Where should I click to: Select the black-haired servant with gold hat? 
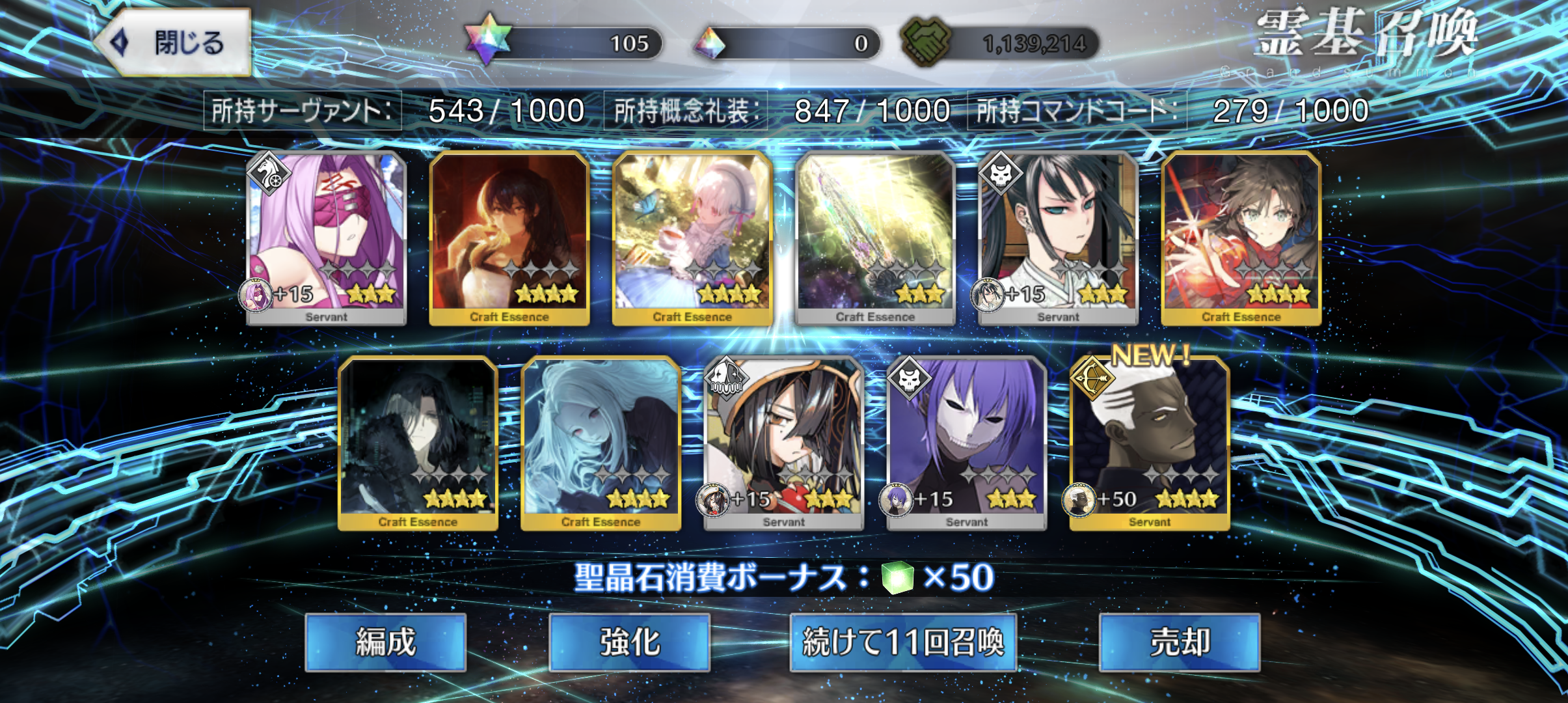pyautogui.click(x=783, y=443)
